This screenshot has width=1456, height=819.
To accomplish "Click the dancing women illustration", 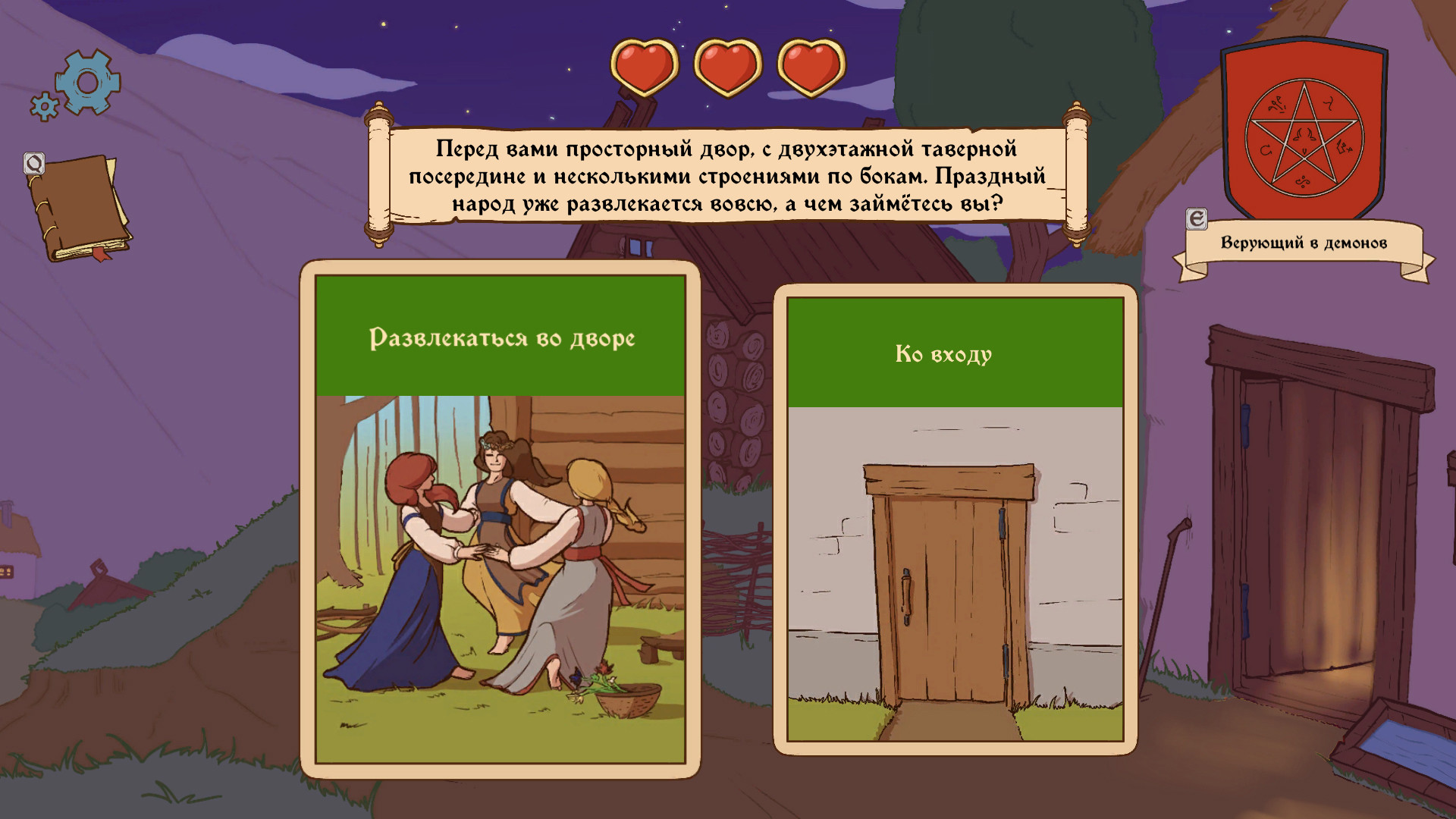I will coord(500,569).
